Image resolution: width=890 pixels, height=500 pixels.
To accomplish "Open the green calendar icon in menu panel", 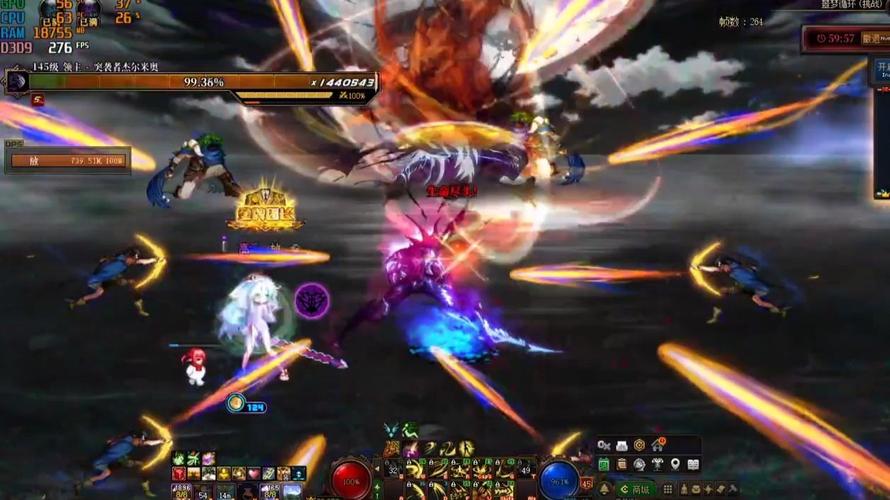I will (604, 464).
